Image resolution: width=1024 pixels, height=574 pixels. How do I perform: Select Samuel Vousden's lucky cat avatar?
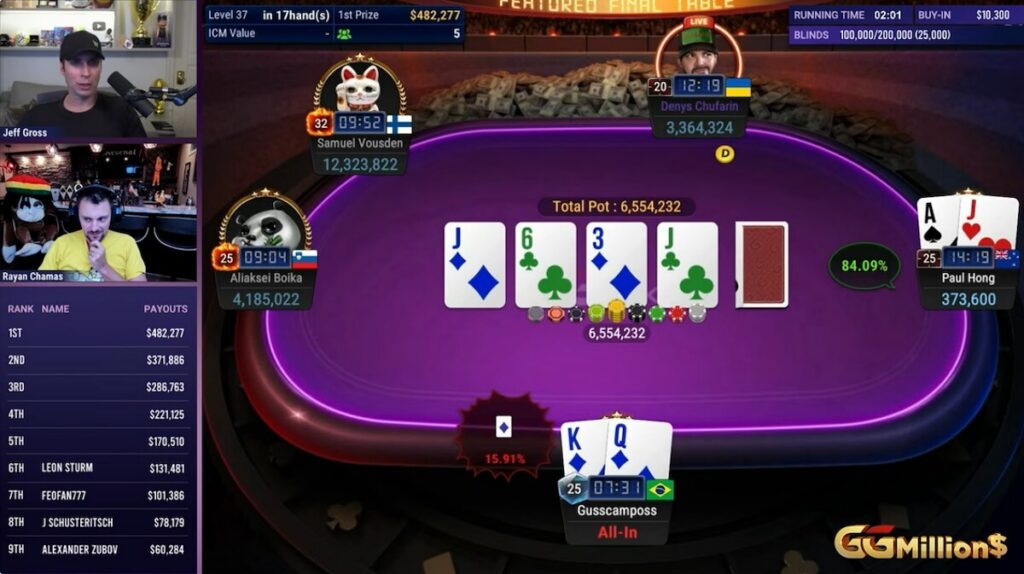[x=359, y=88]
